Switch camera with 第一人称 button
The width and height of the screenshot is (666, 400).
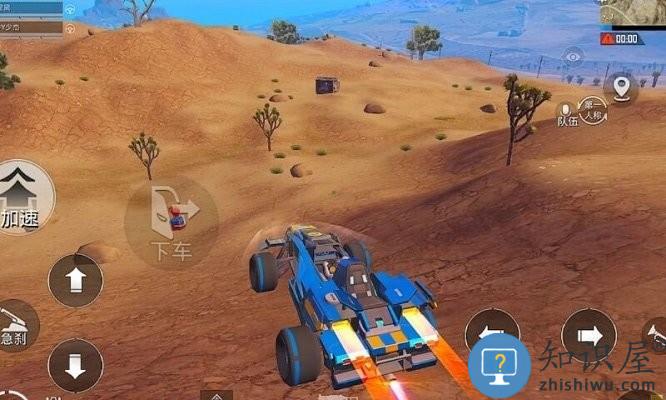[594, 108]
